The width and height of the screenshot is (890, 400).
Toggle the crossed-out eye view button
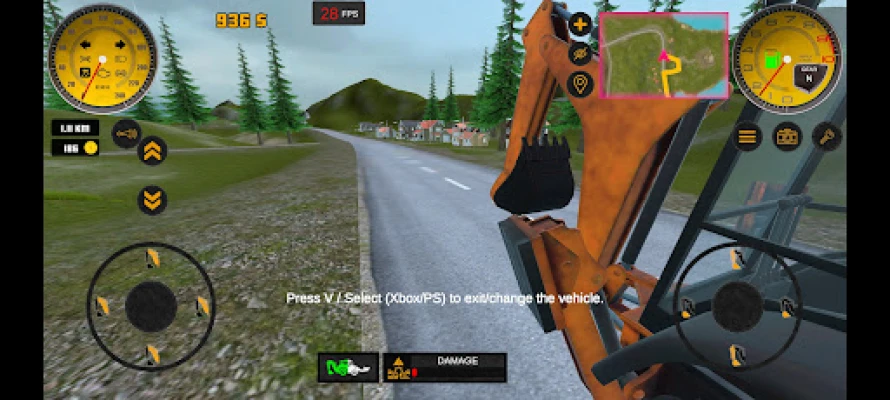(581, 53)
